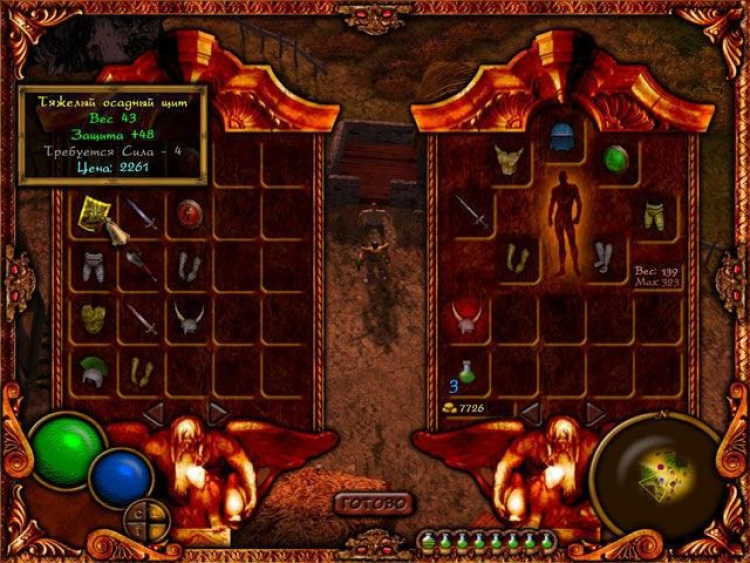Screen dimensions: 750x563
Task: Choose the golden cuirass in the shop grid
Action: tap(93, 318)
